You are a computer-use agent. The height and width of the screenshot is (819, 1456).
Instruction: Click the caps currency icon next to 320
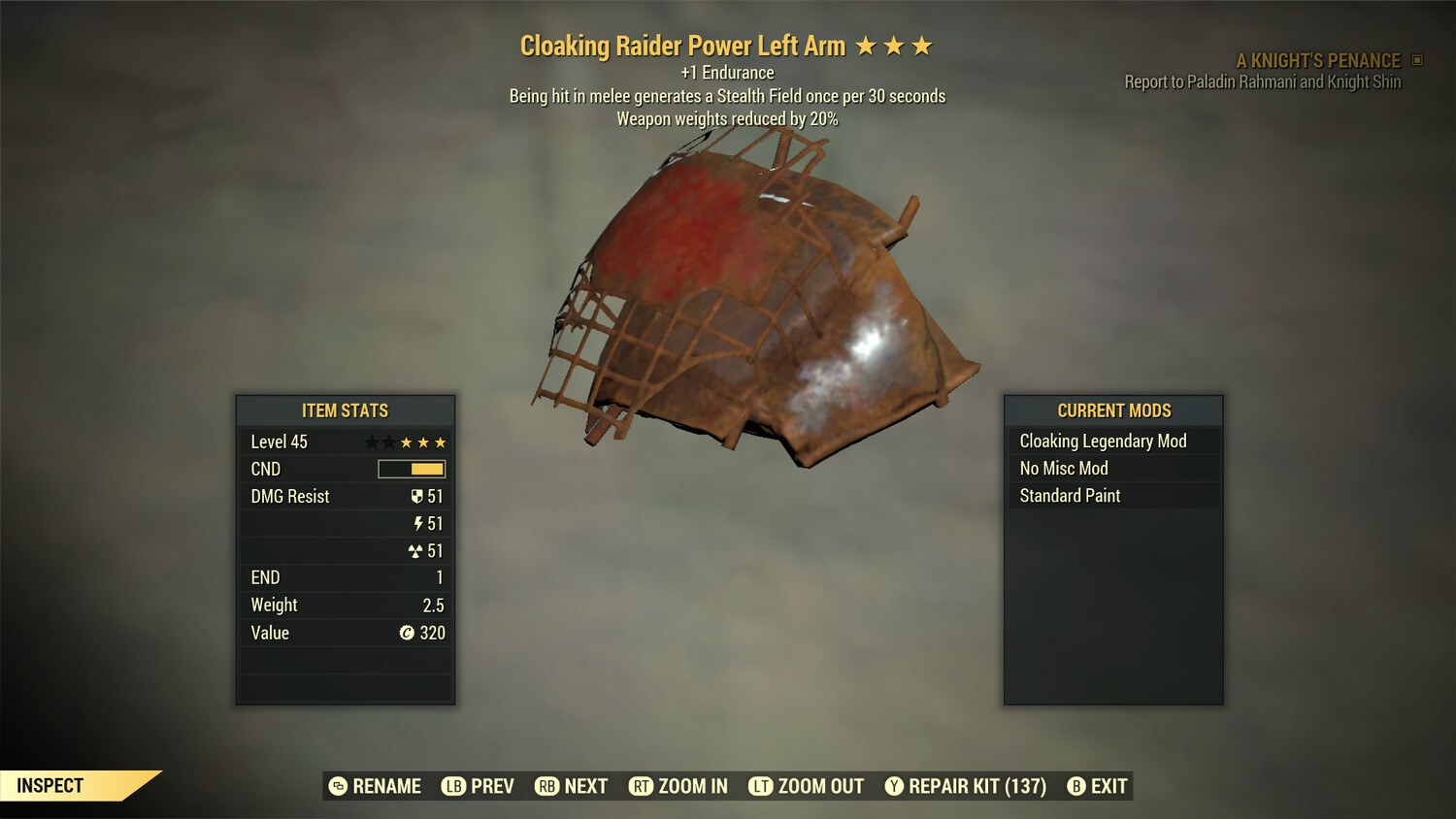coord(408,633)
